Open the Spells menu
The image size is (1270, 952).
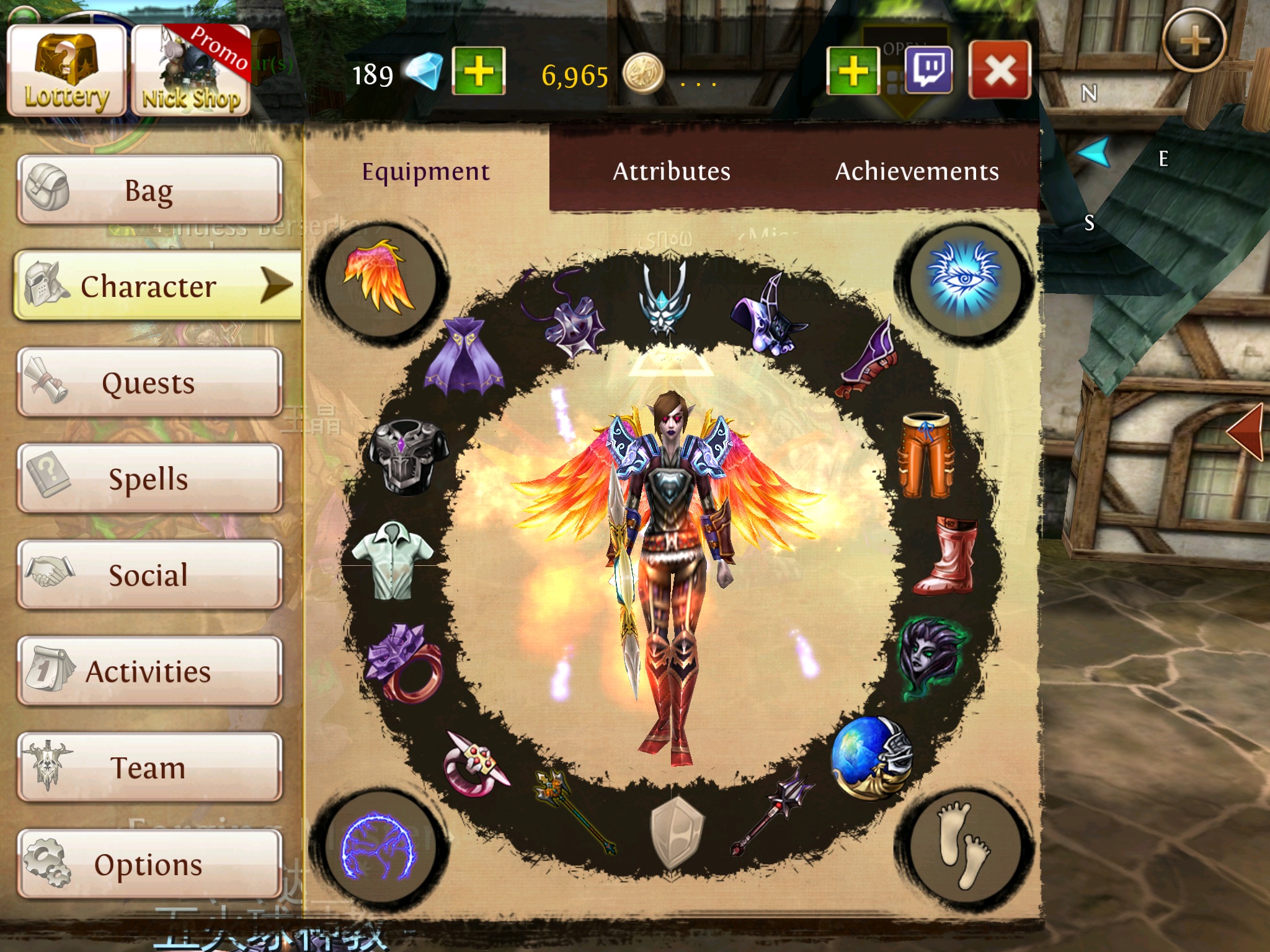[149, 478]
